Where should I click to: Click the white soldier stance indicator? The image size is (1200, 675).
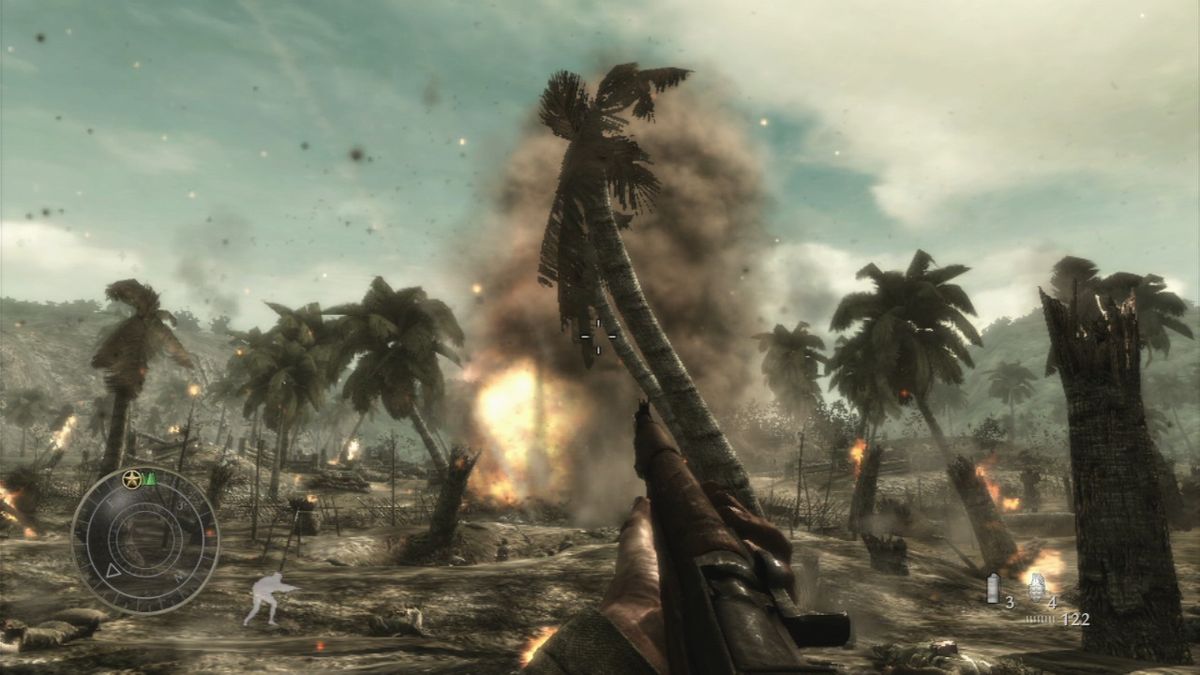tap(268, 598)
